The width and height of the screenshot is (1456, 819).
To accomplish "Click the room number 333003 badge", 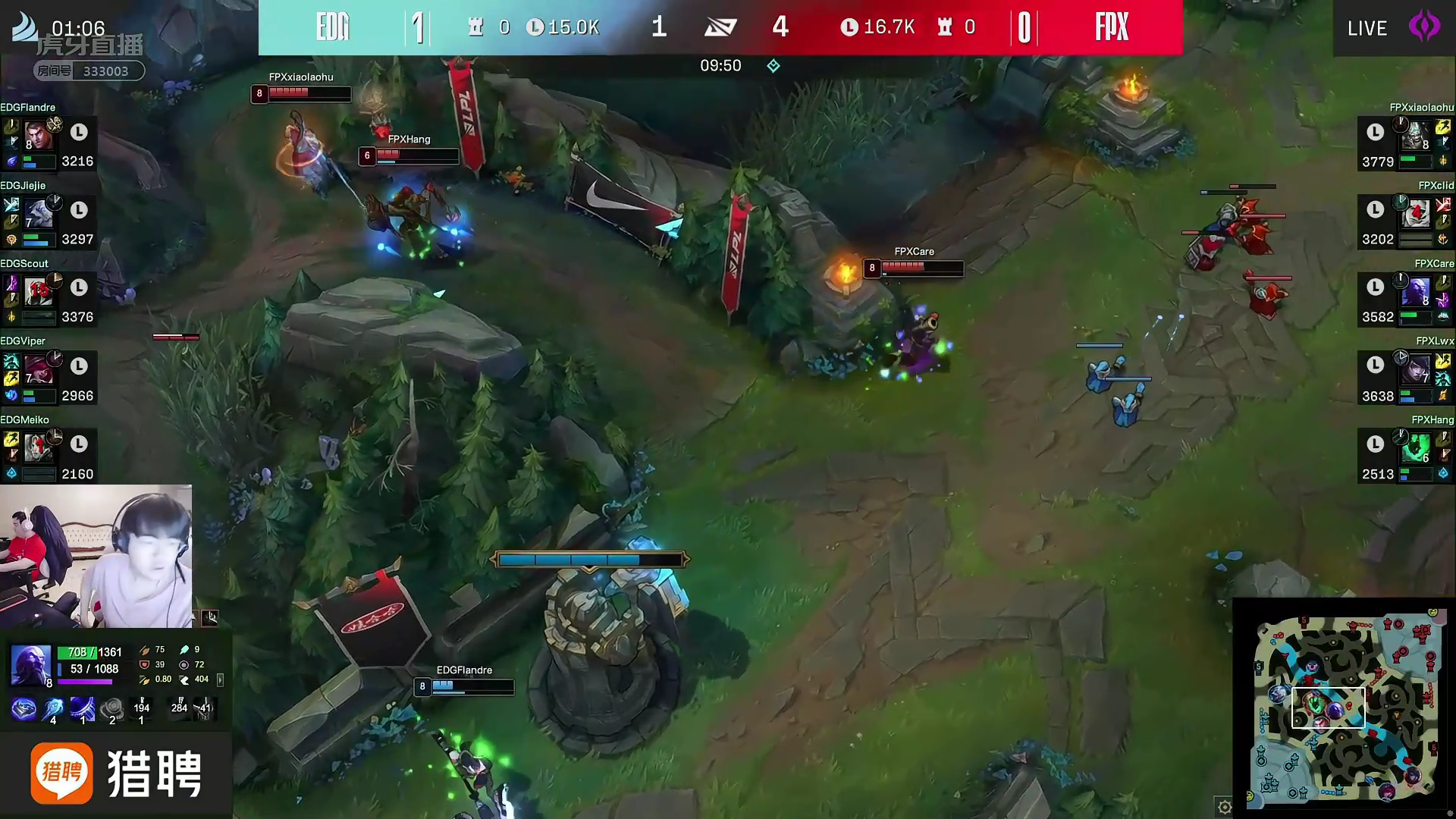I will (x=89, y=71).
